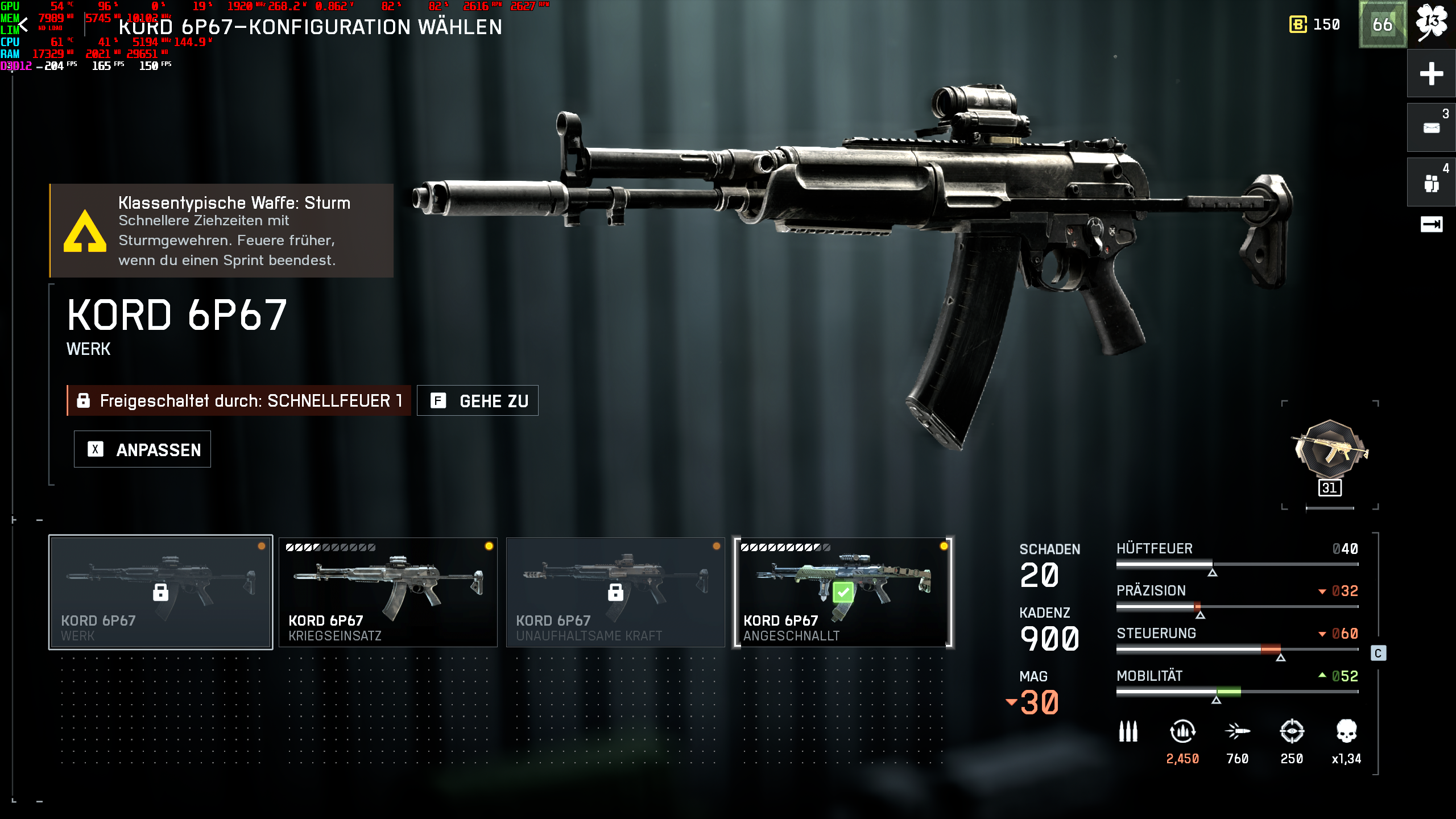The image size is (1456, 819).
Task: Open the mail inbox with 3 messages
Action: 1431,127
